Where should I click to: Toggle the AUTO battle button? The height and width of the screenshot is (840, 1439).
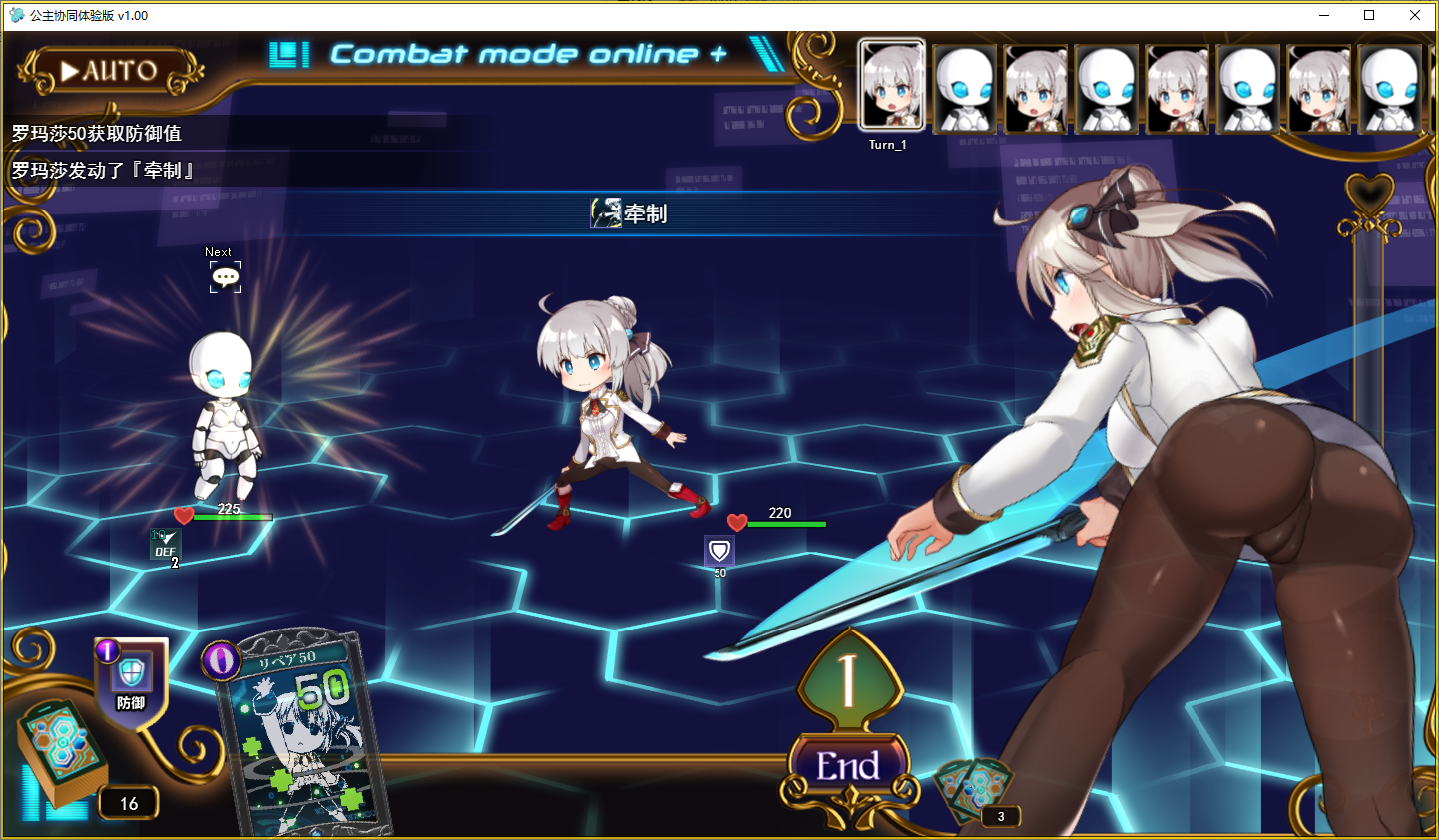pos(110,71)
